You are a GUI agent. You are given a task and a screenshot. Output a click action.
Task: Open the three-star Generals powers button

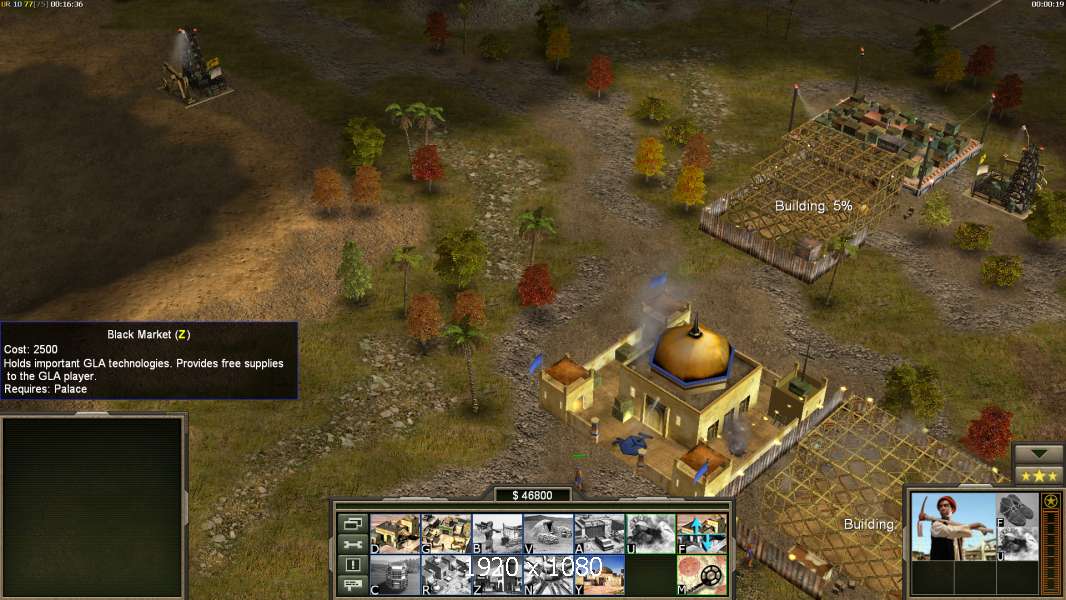point(1038,476)
